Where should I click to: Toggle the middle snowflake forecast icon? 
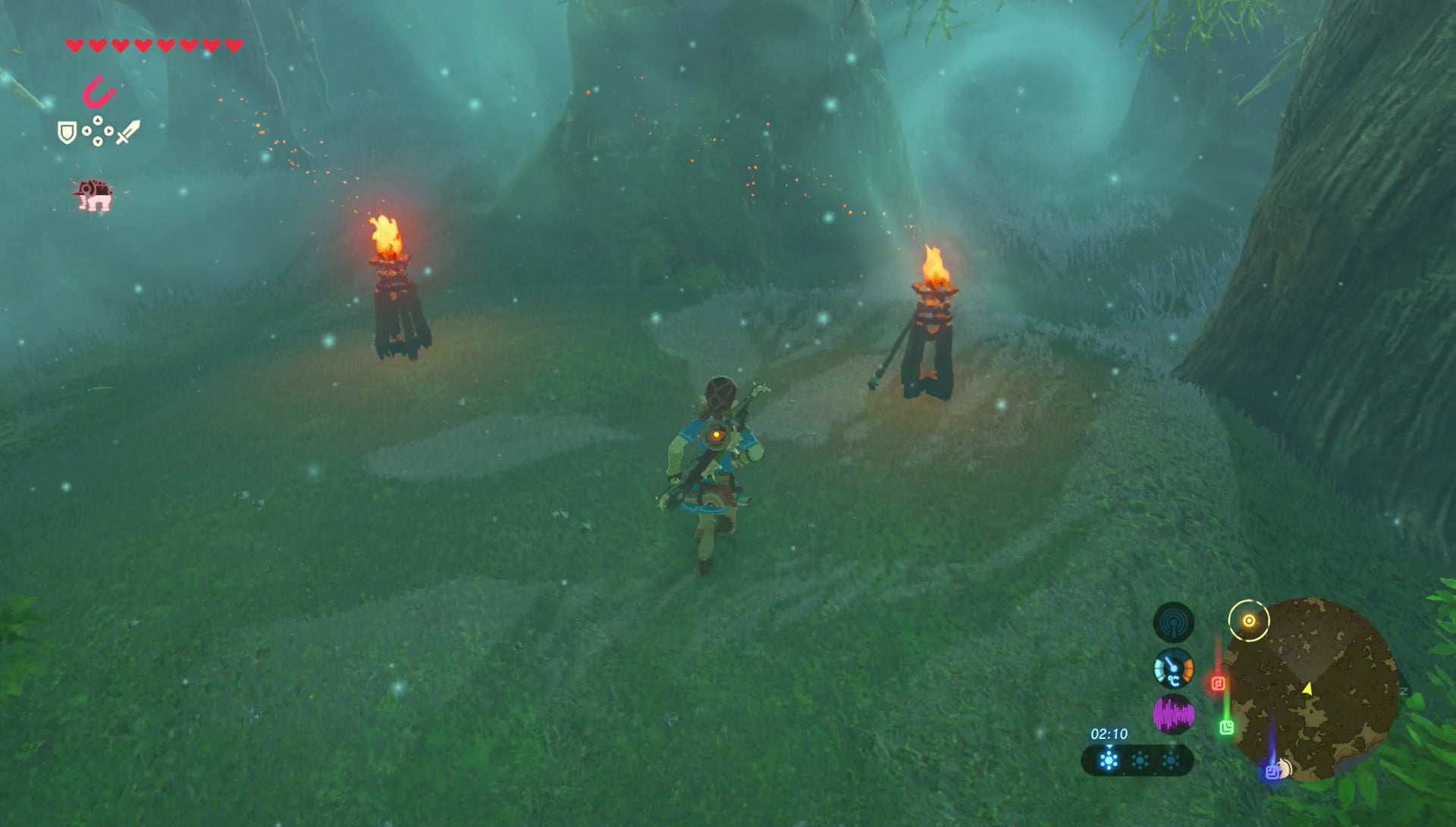pyautogui.click(x=1140, y=761)
